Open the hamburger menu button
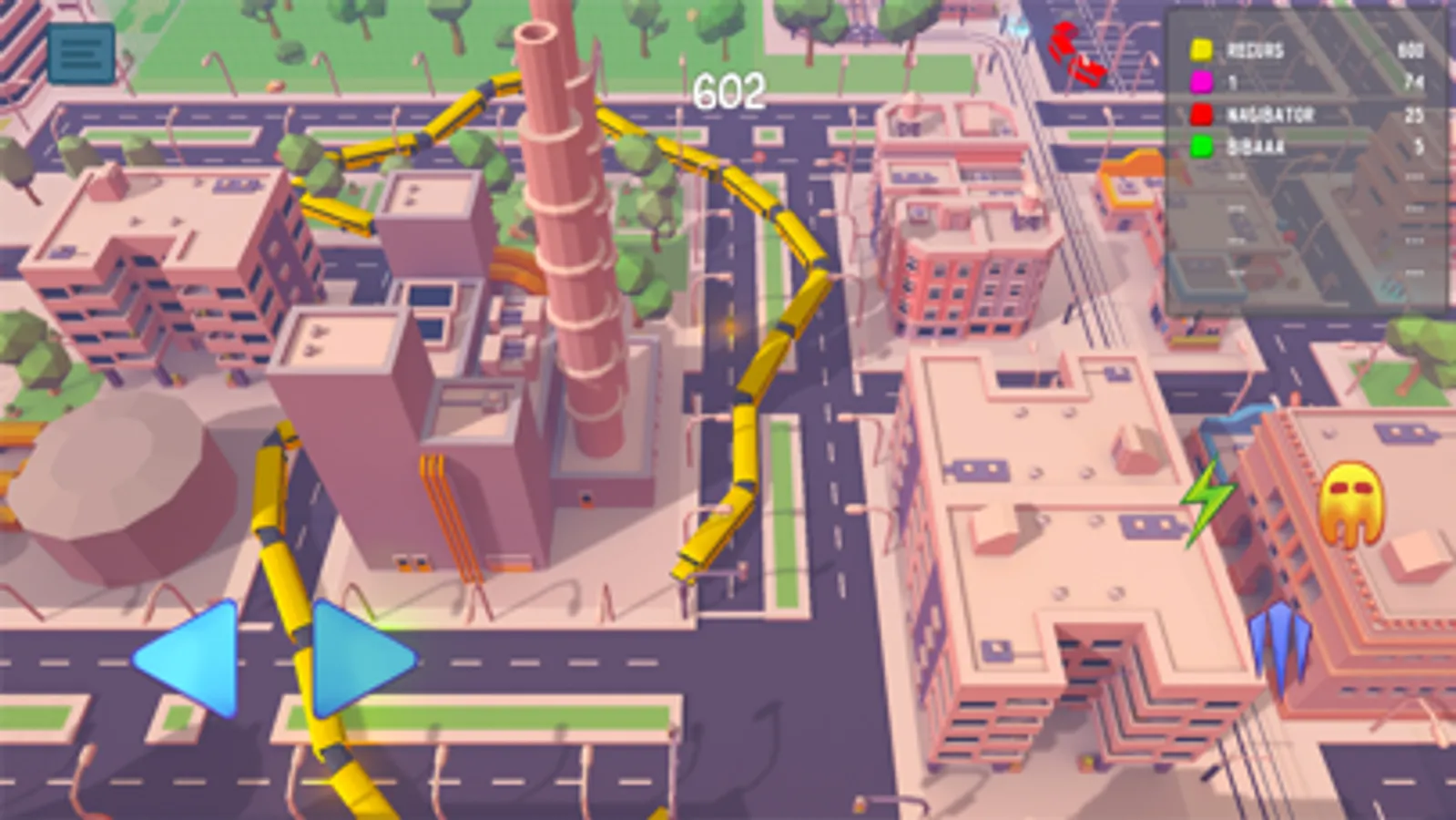 click(83, 50)
